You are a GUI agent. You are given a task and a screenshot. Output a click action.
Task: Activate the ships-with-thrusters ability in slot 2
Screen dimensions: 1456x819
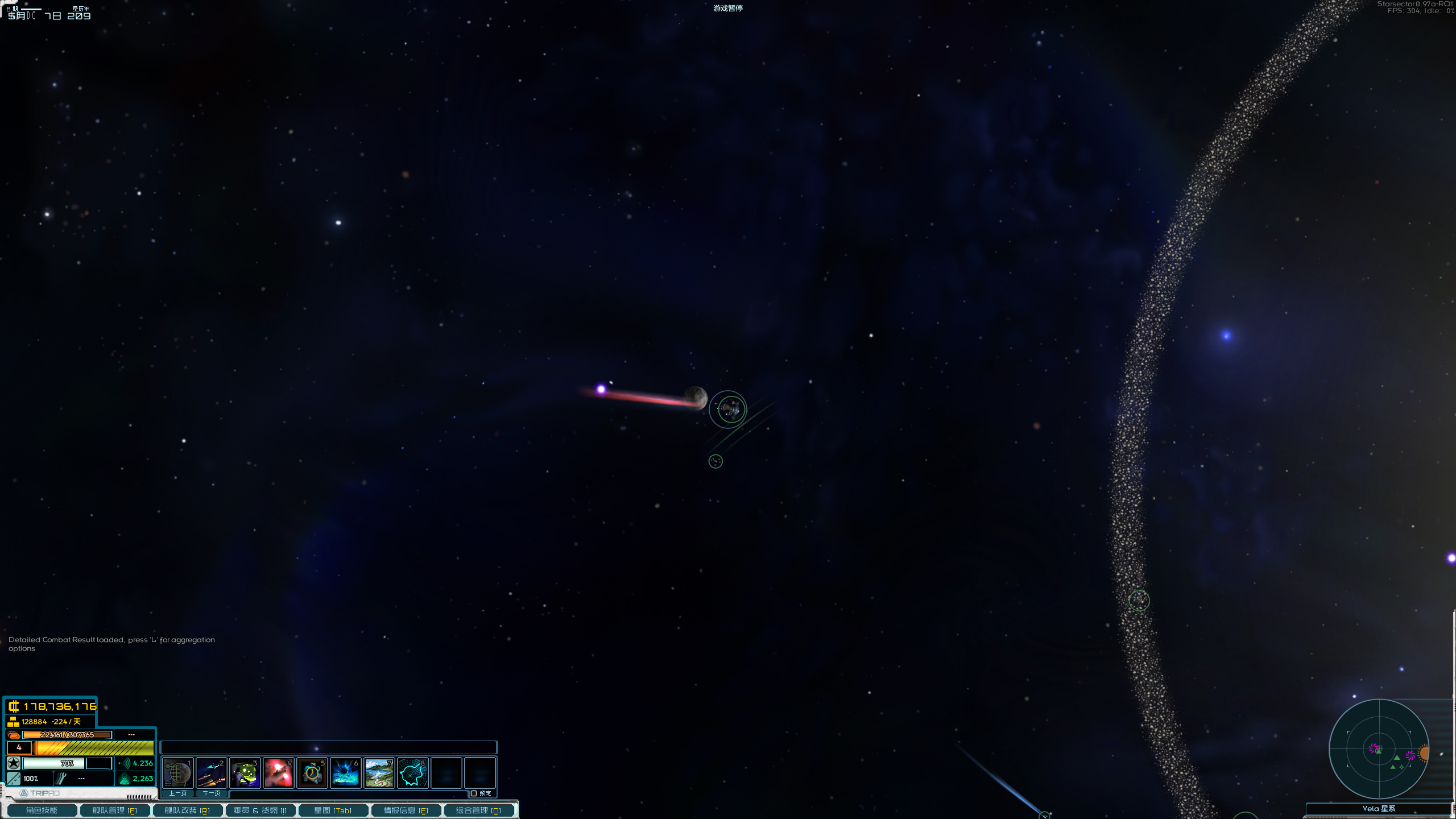(211, 772)
